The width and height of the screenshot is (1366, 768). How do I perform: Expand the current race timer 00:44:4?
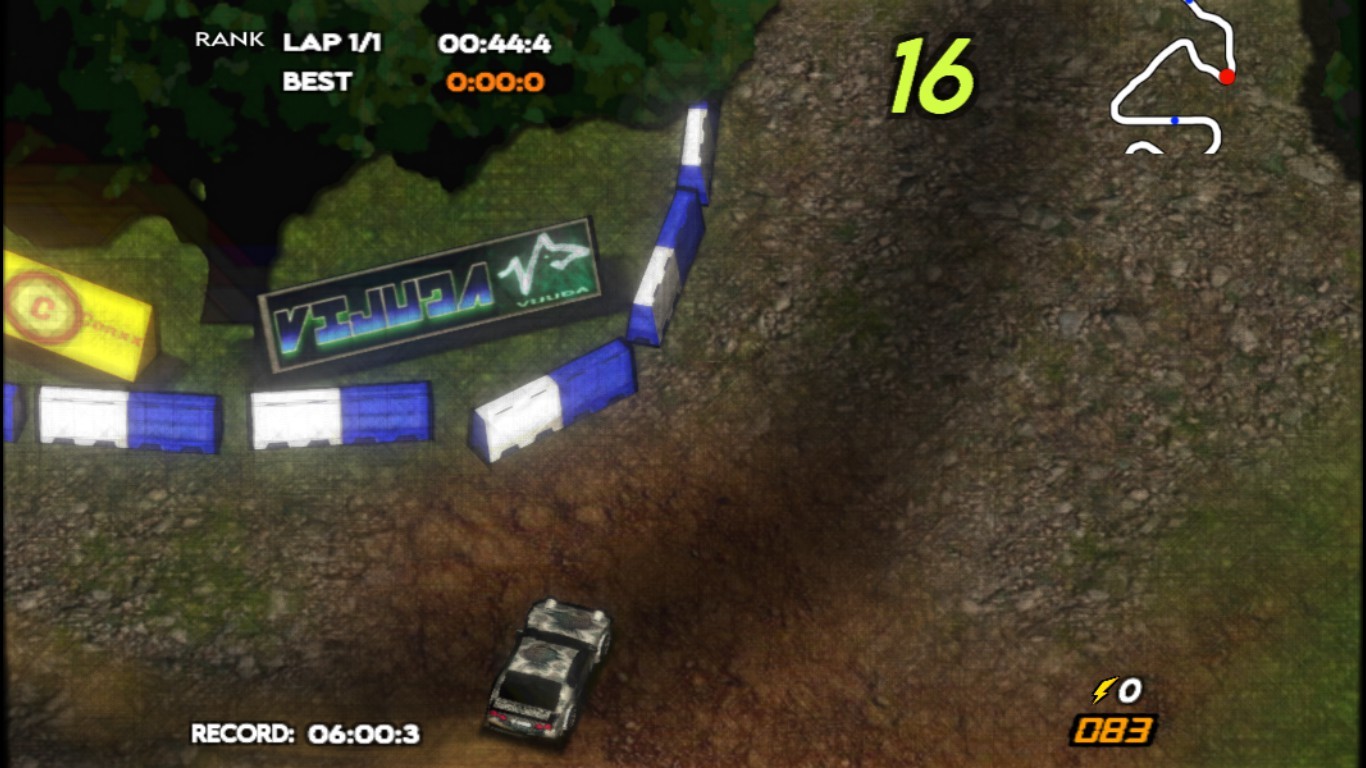[x=497, y=40]
